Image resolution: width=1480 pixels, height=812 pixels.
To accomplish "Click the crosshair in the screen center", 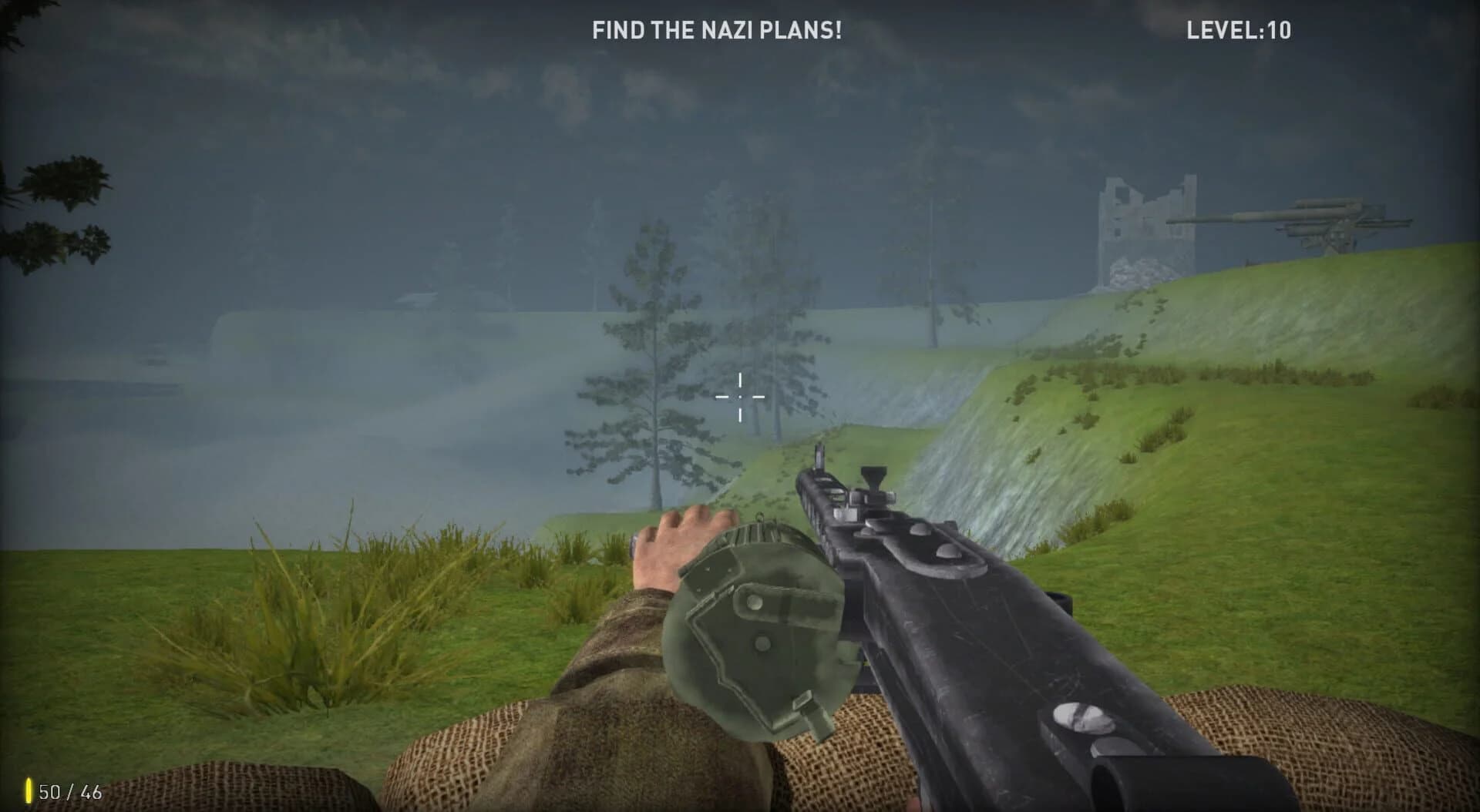I will tap(740, 397).
